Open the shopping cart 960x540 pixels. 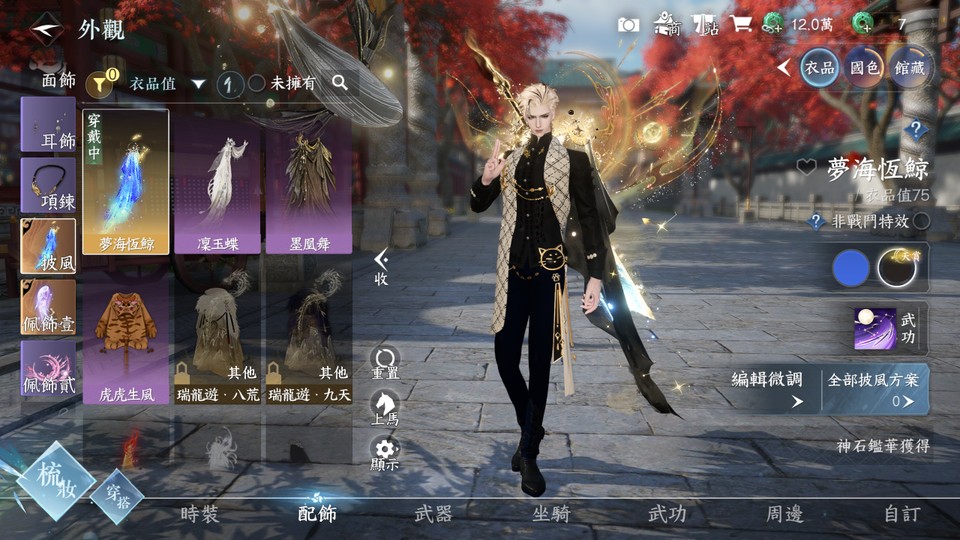click(741, 24)
